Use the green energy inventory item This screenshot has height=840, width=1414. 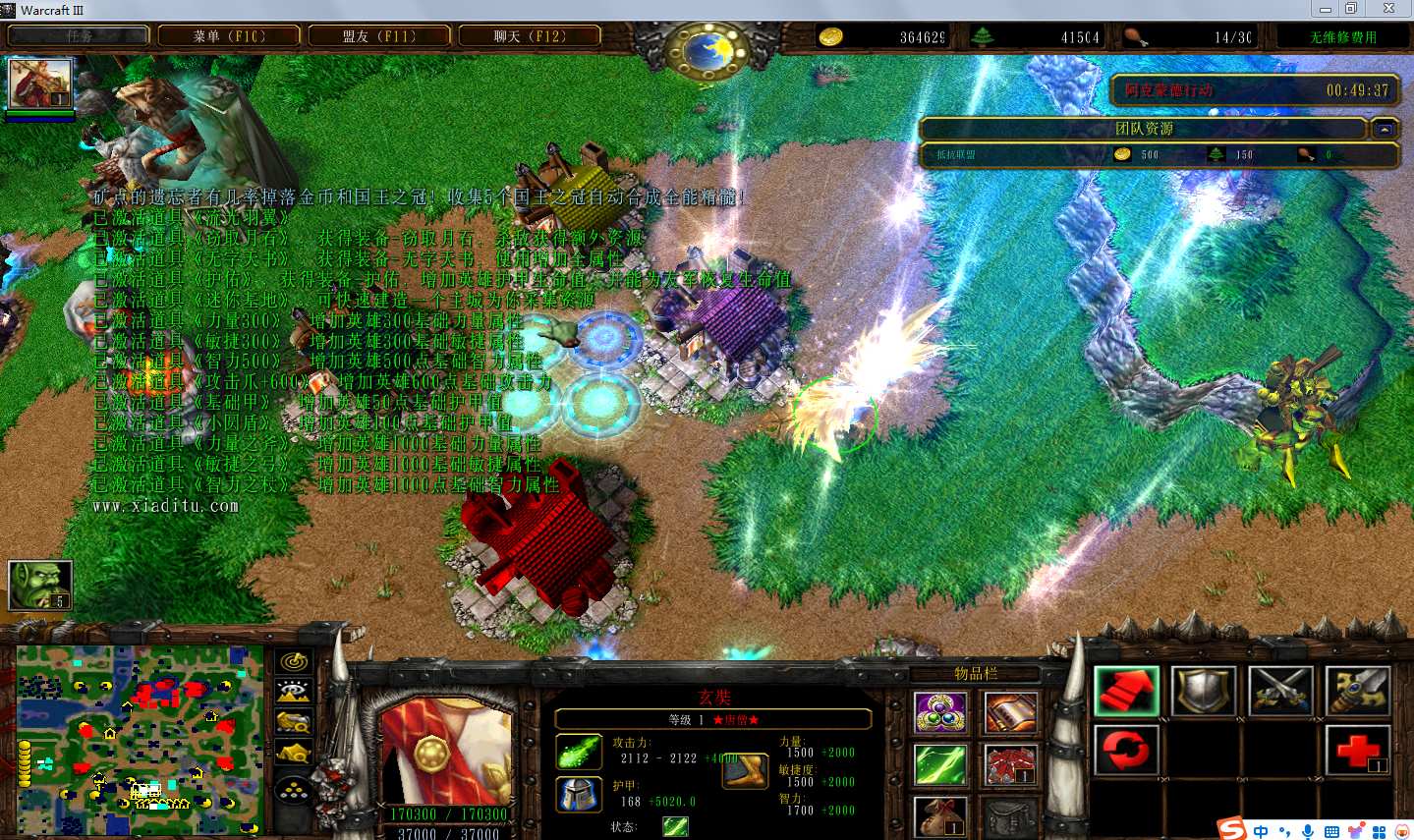tap(940, 764)
